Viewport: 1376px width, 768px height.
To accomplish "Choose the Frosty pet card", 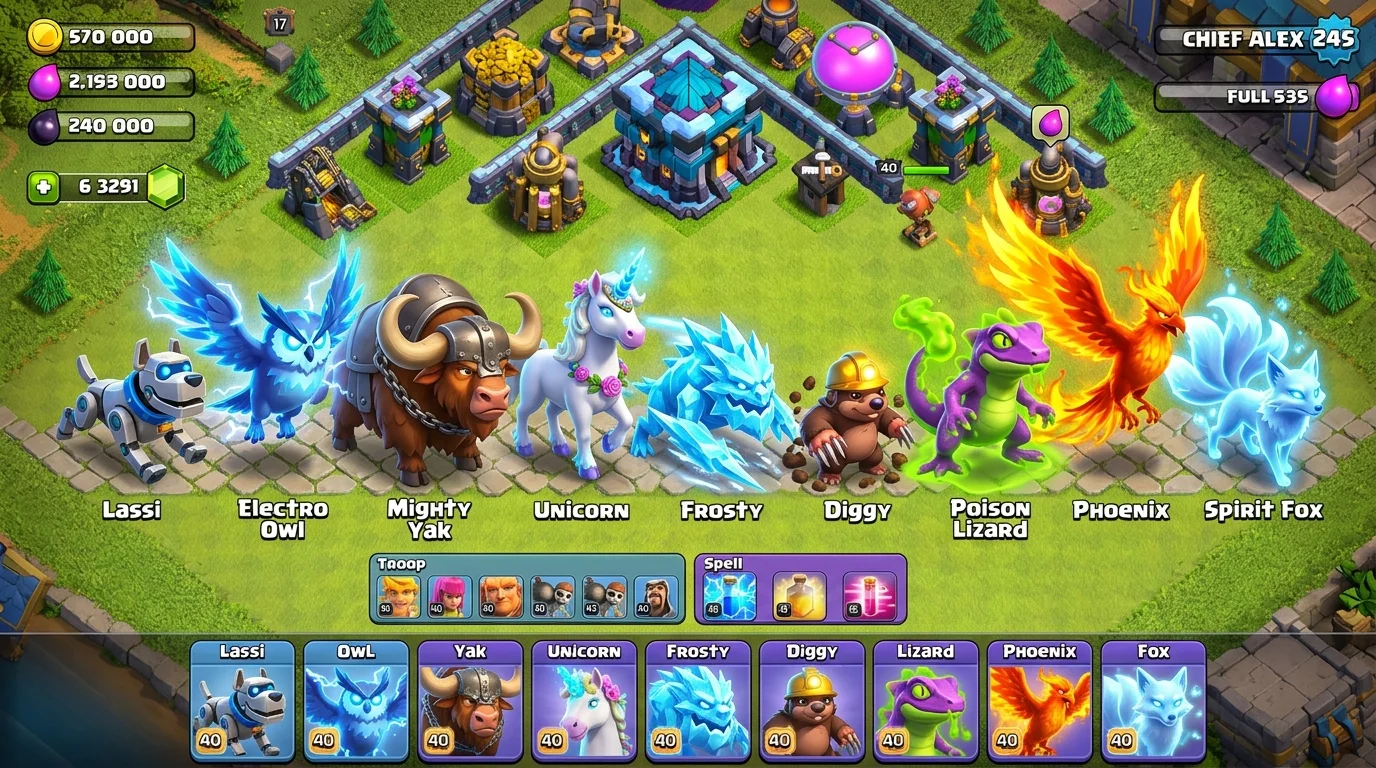I will tap(698, 700).
